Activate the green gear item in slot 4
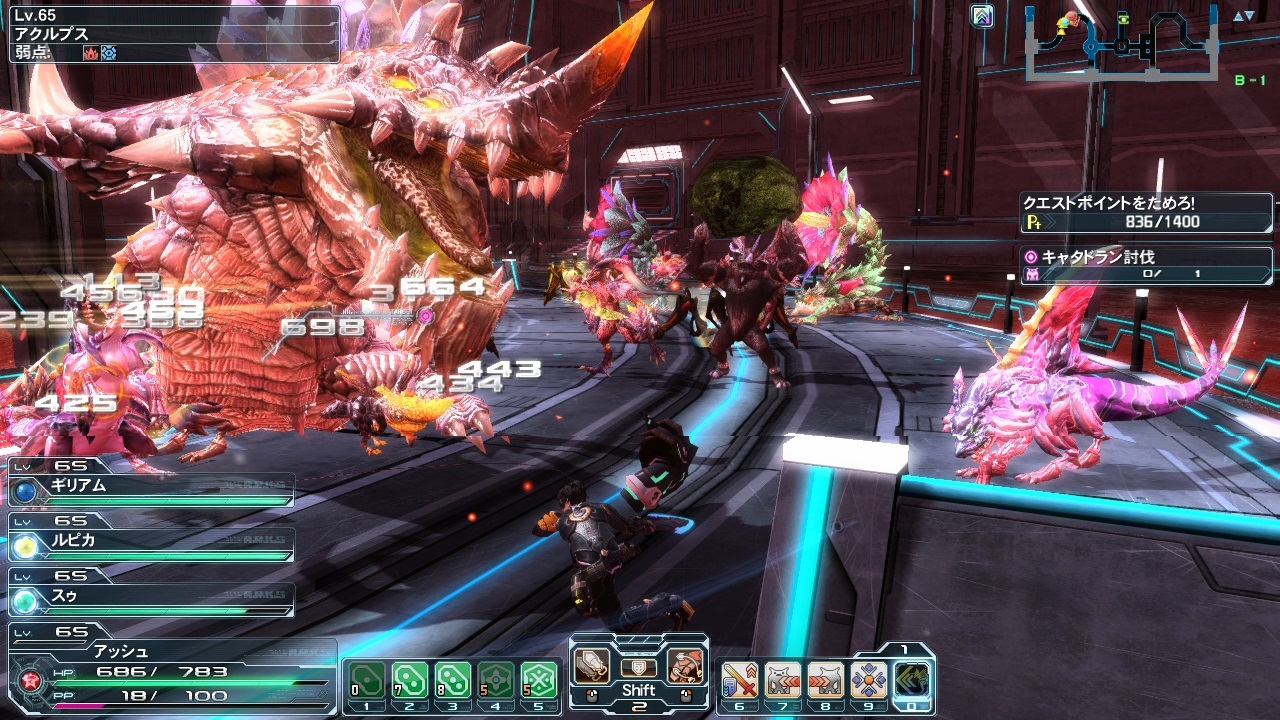The width and height of the screenshot is (1280, 720). pyautogui.click(x=495, y=680)
